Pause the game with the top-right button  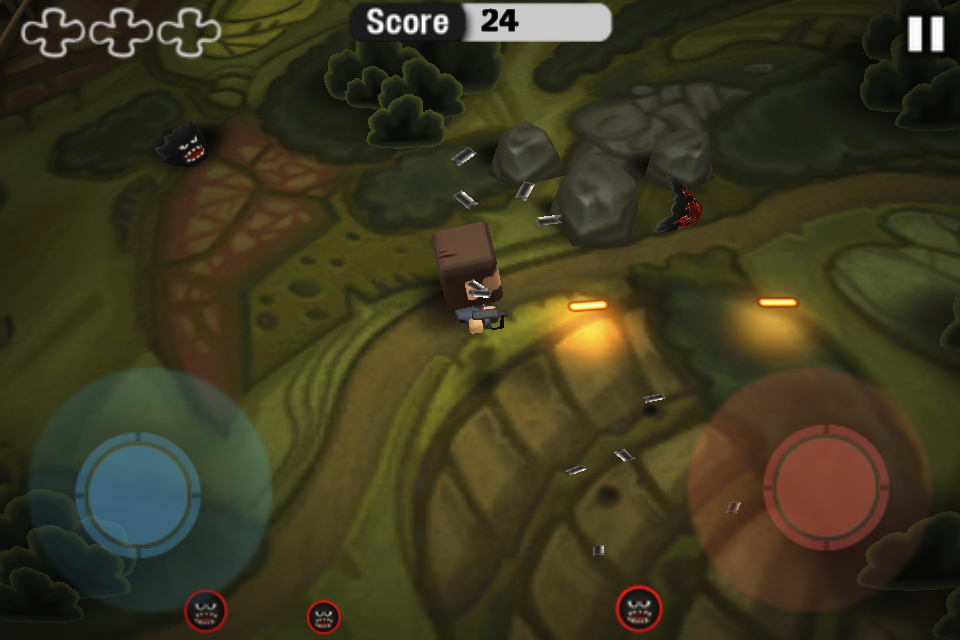coord(925,34)
